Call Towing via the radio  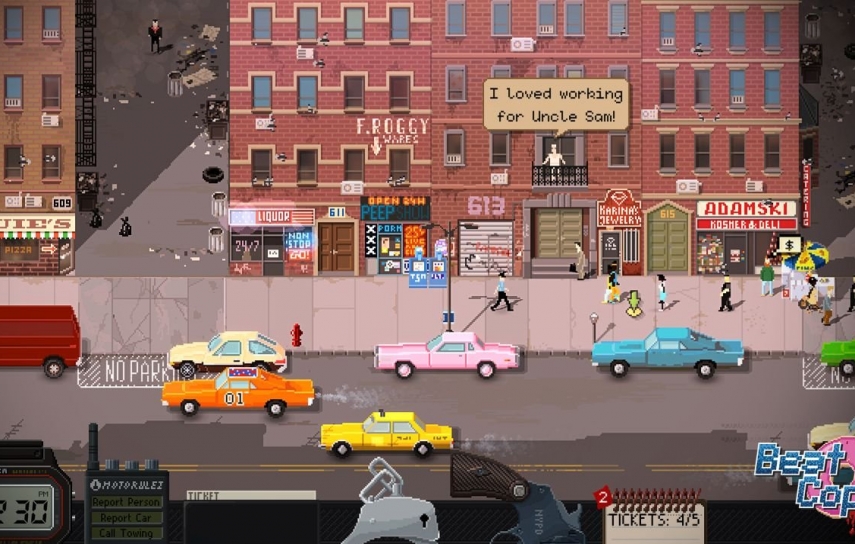(x=126, y=534)
